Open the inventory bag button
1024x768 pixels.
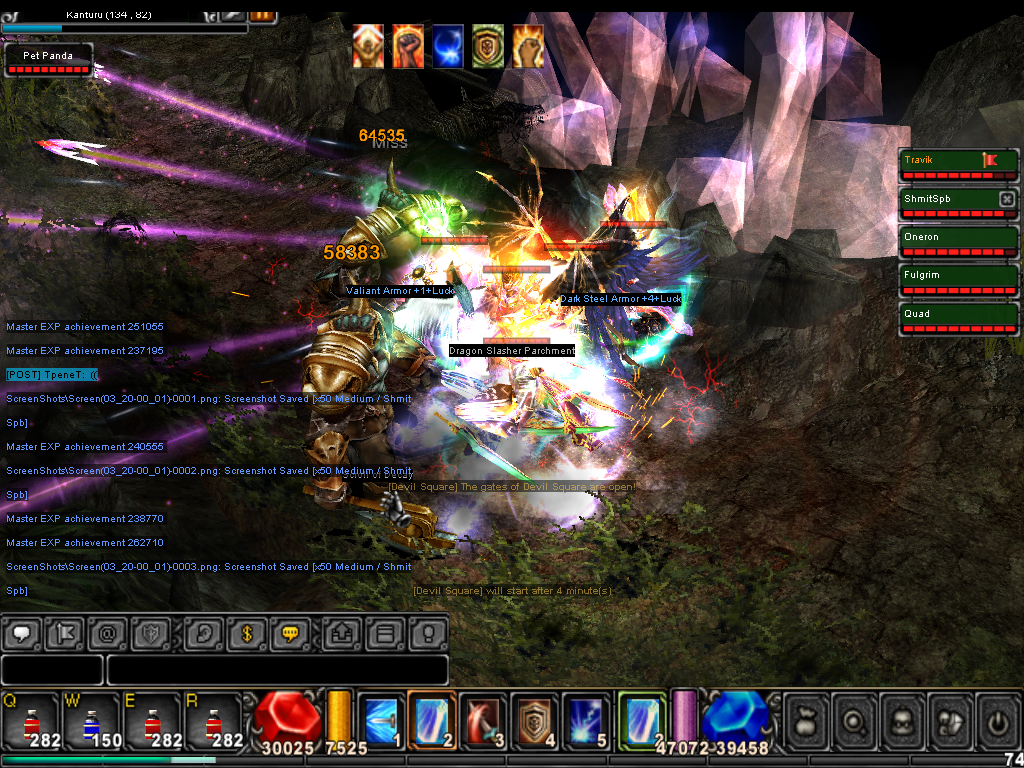pos(807,720)
